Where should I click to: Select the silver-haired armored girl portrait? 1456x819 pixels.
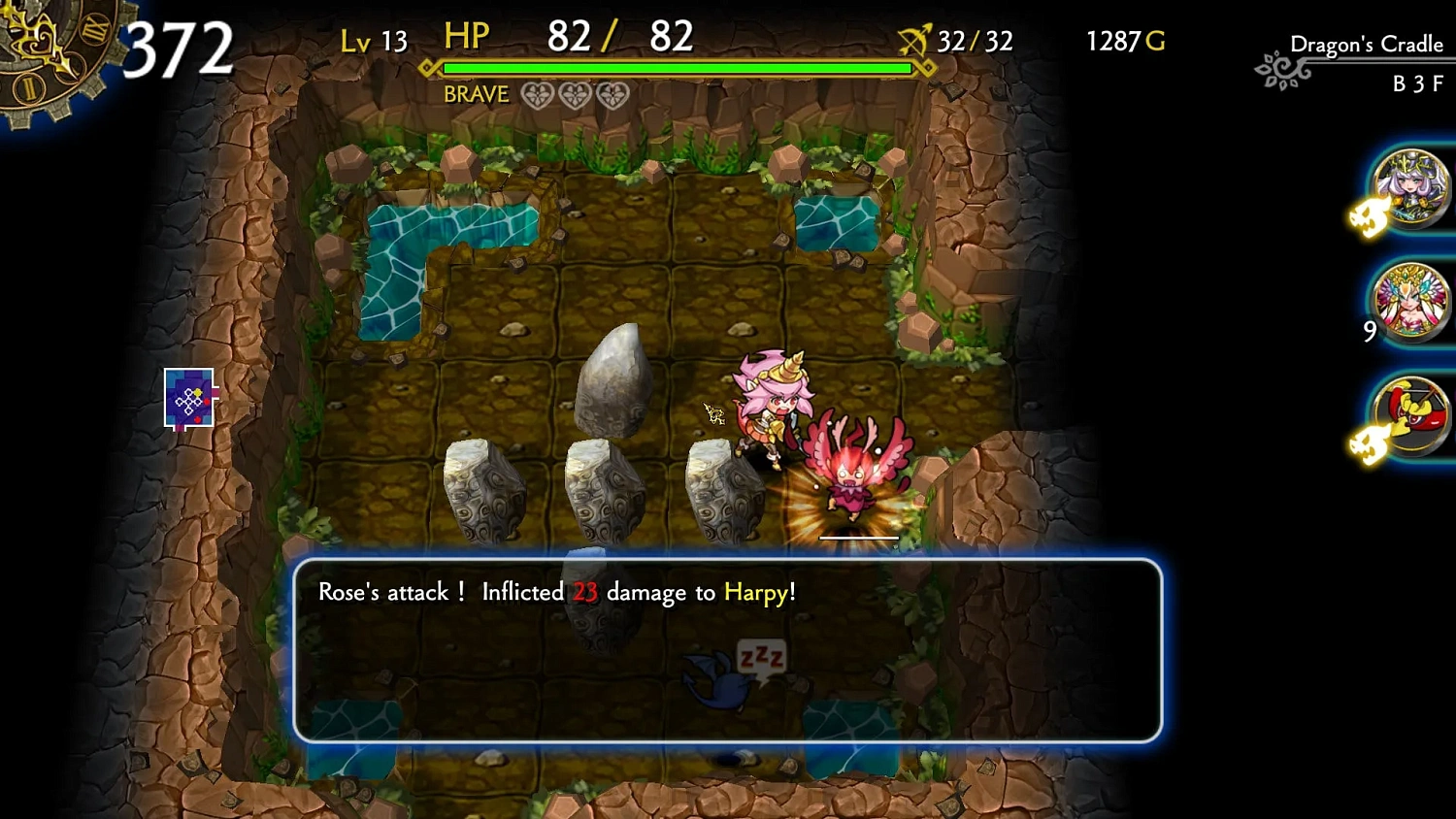[x=1410, y=187]
